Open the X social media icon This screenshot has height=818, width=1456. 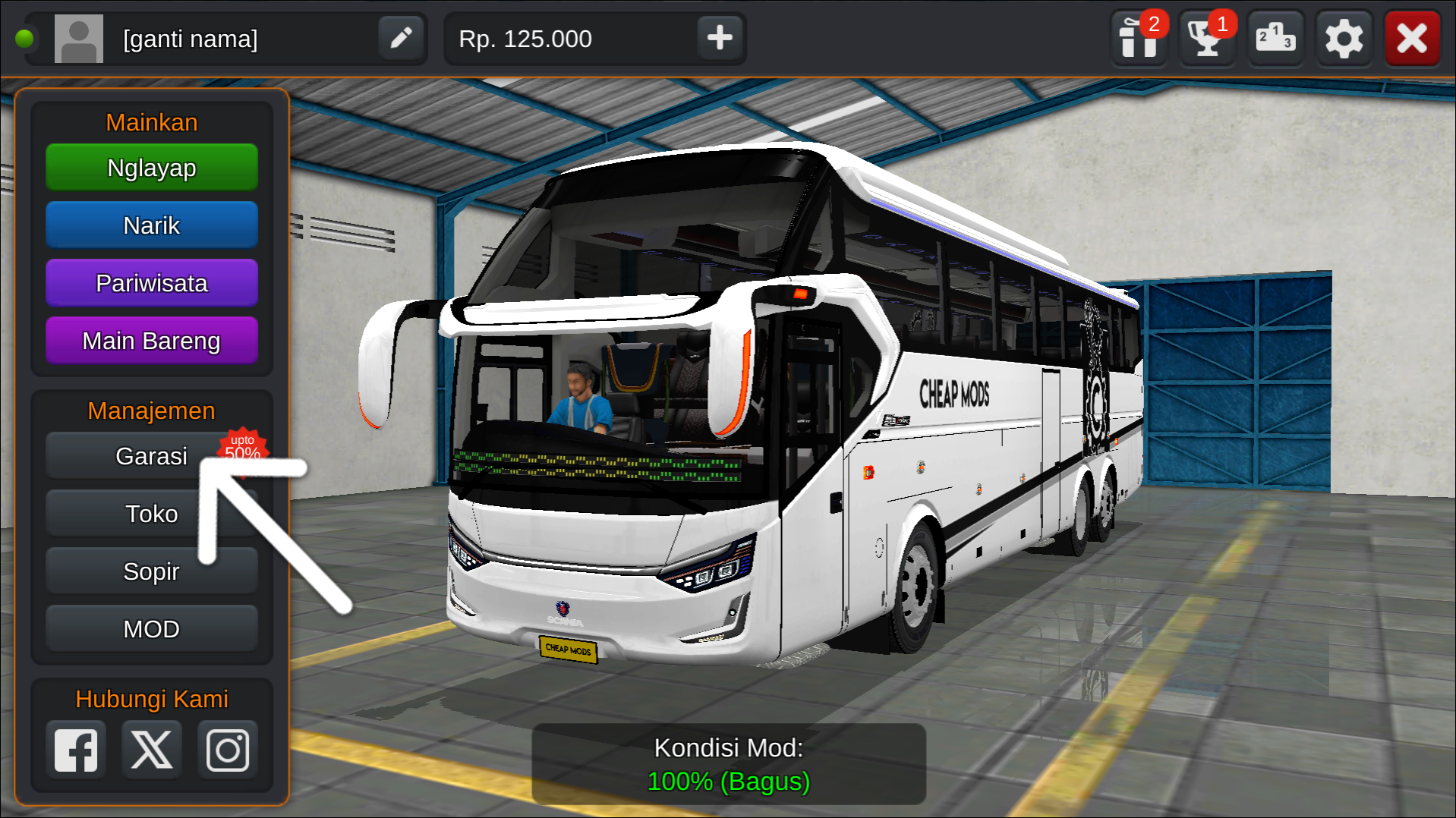[x=151, y=749]
